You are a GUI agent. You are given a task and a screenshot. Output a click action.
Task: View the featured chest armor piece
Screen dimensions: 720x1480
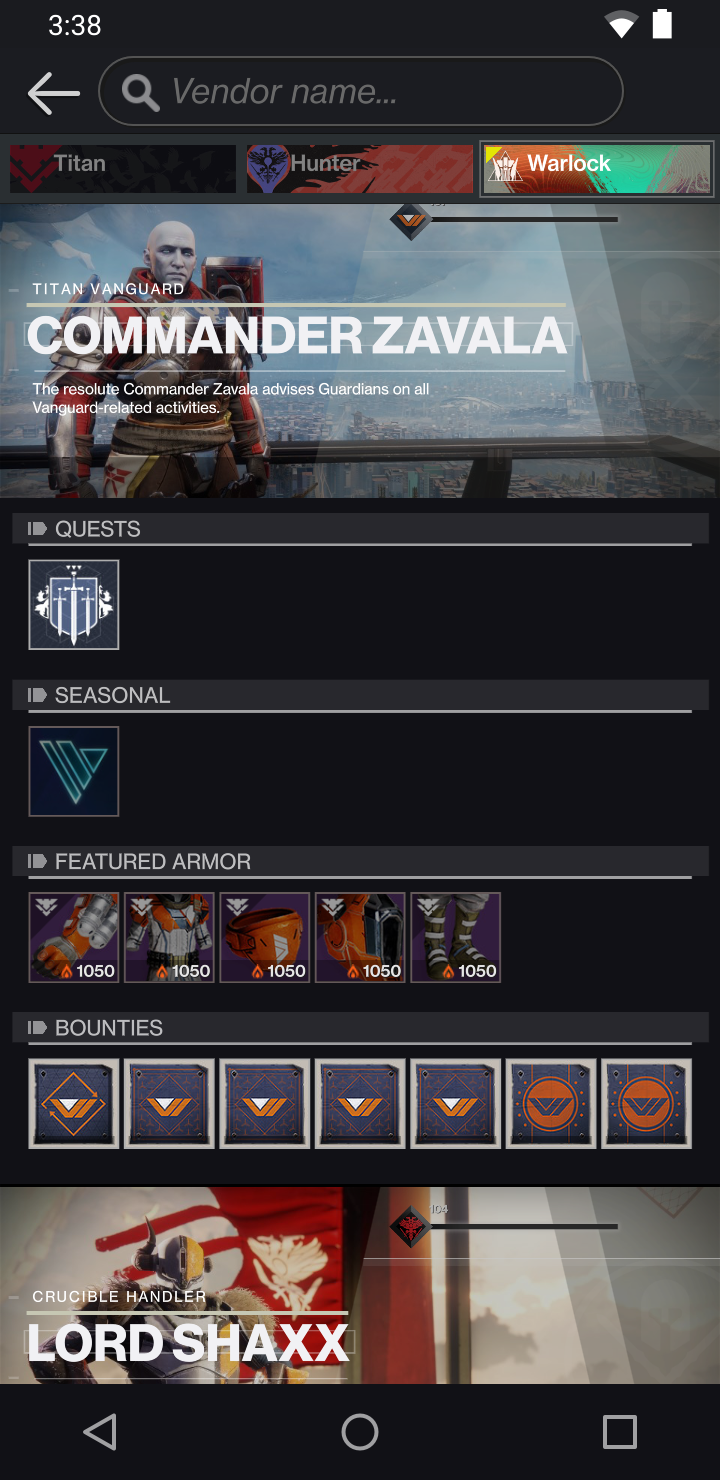click(169, 938)
